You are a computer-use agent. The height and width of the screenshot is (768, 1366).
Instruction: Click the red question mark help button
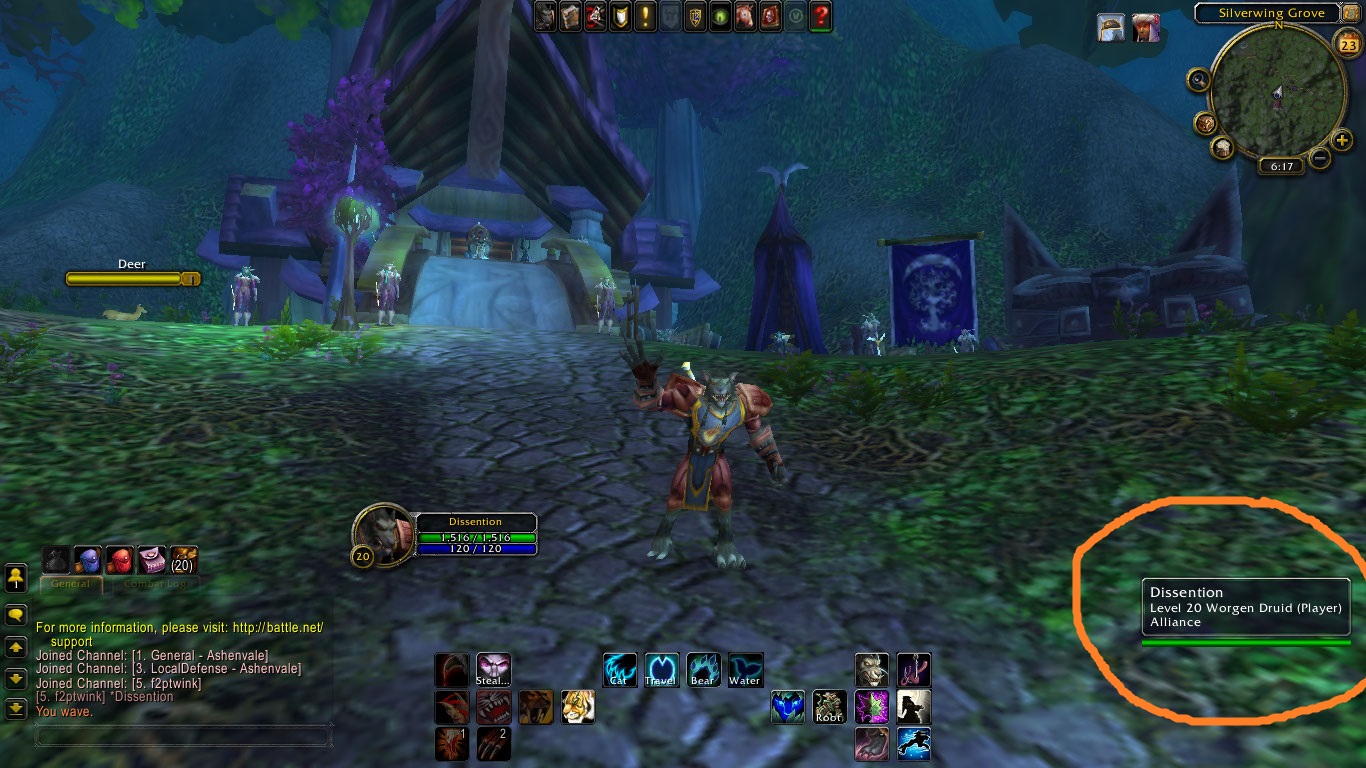click(820, 16)
